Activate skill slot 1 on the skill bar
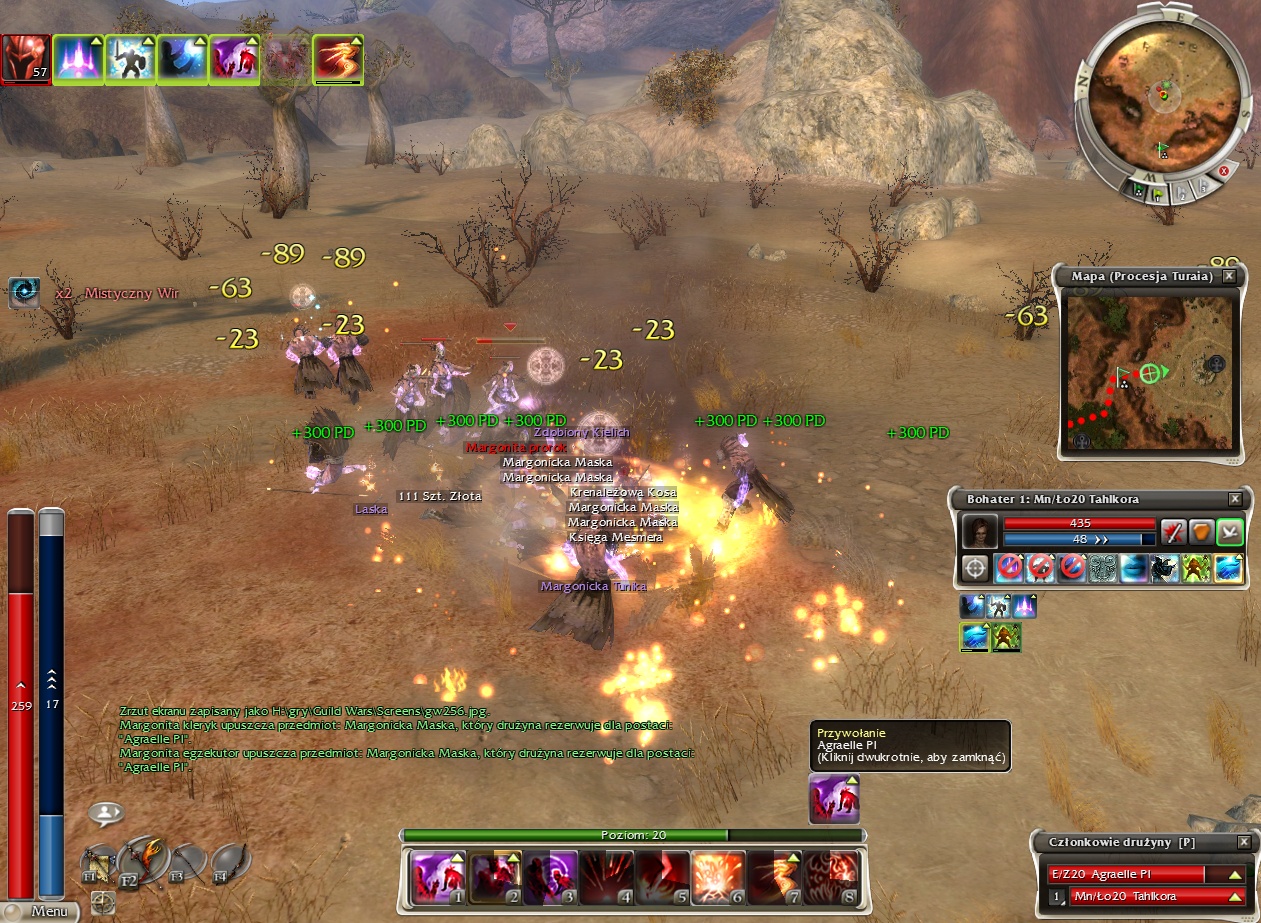1261x923 pixels. pos(437,876)
